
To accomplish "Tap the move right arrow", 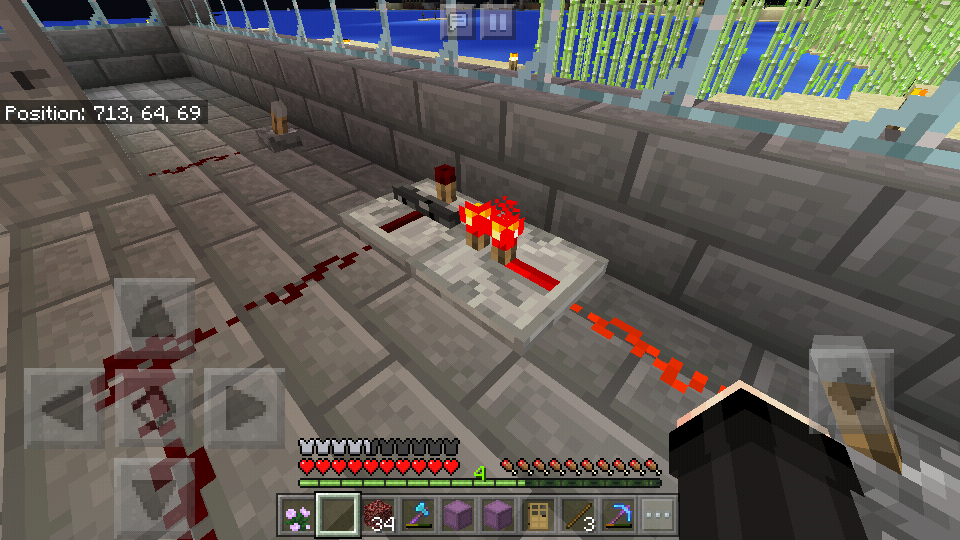I will tap(244, 408).
